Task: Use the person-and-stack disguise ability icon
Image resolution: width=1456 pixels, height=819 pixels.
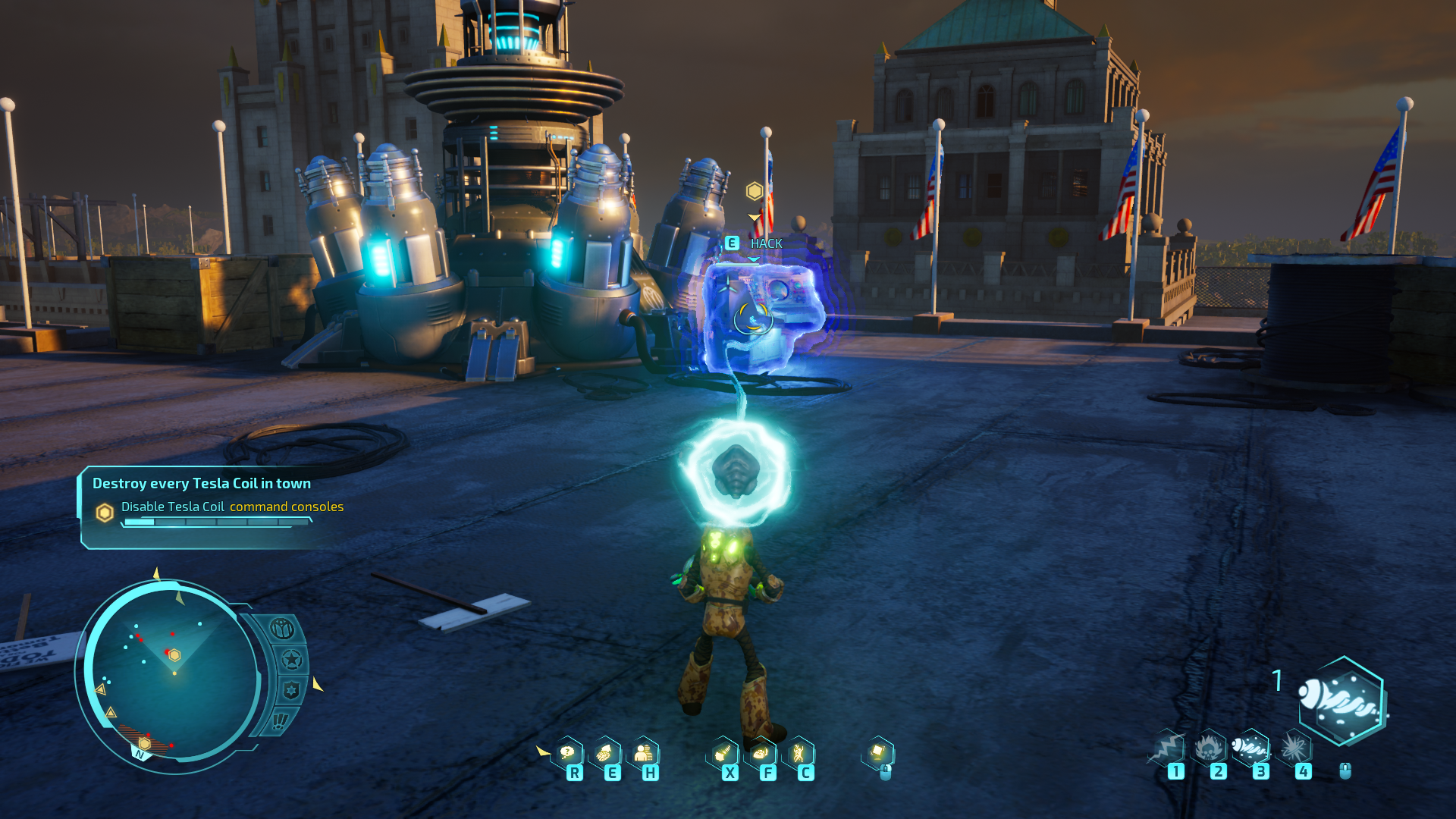Action: 643,754
